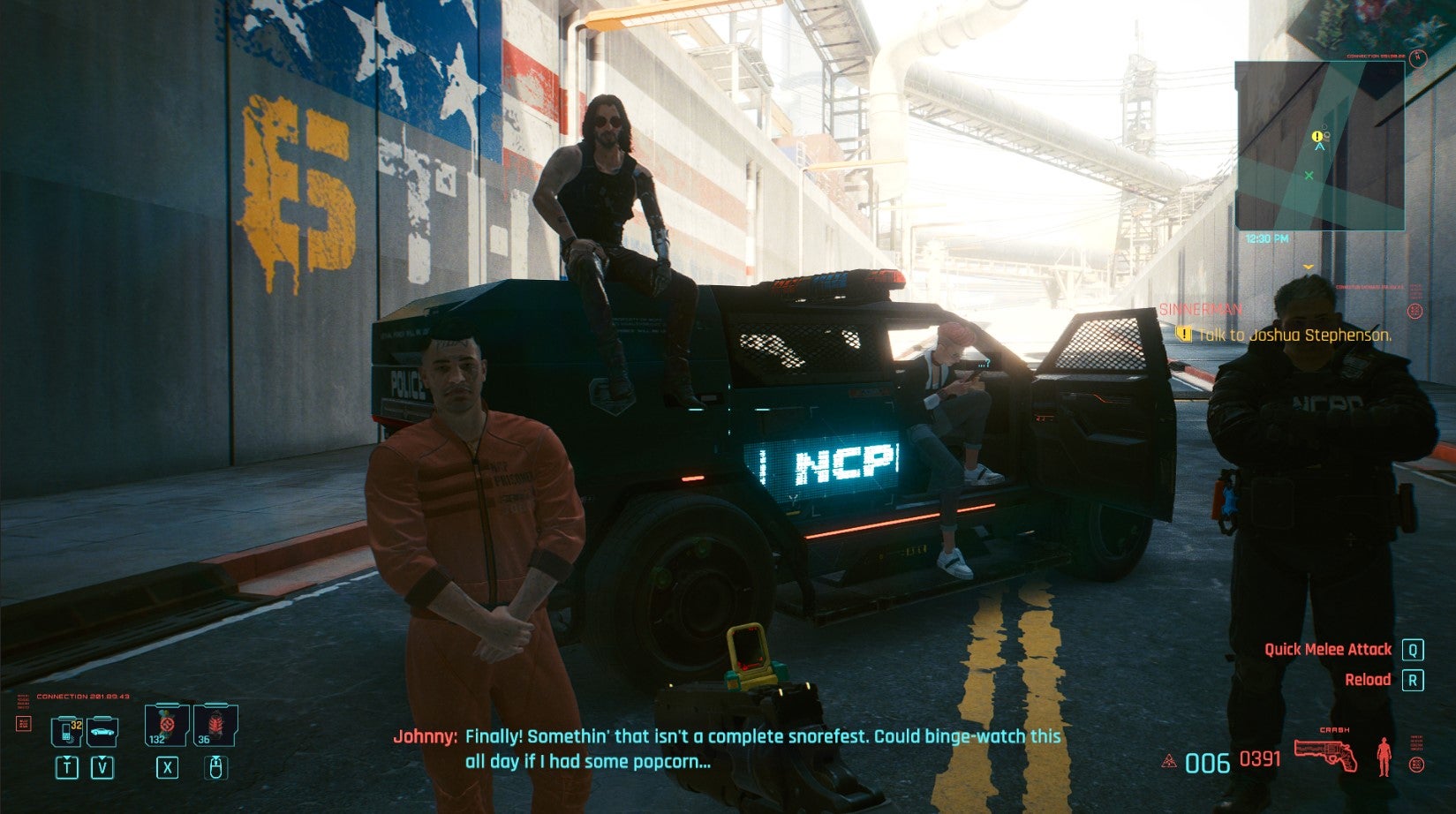Click the CRASH revolver weapon icon
Screen dimensions: 1456x814
1326,754
